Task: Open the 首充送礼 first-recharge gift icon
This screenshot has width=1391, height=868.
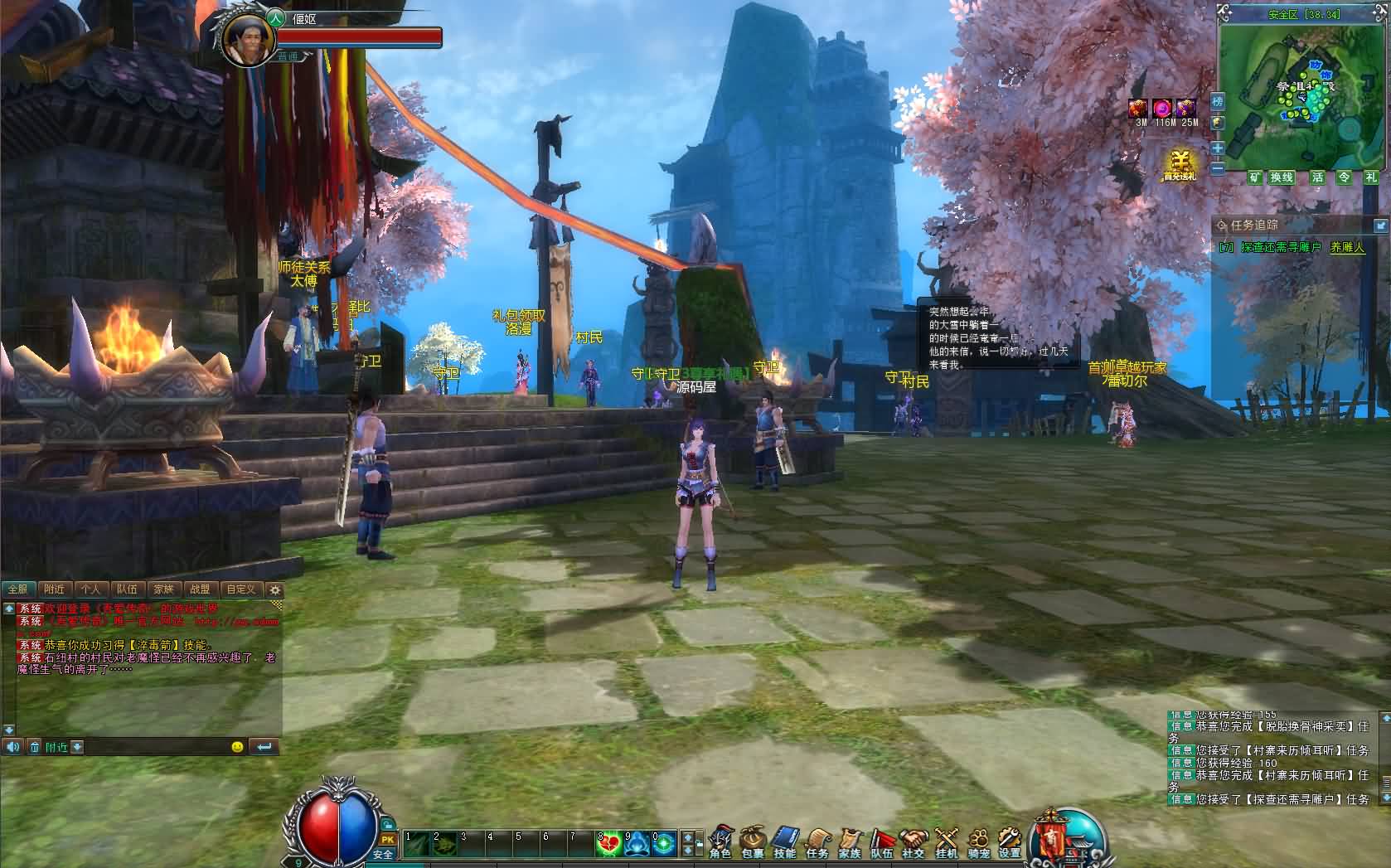Action: coord(1180,165)
